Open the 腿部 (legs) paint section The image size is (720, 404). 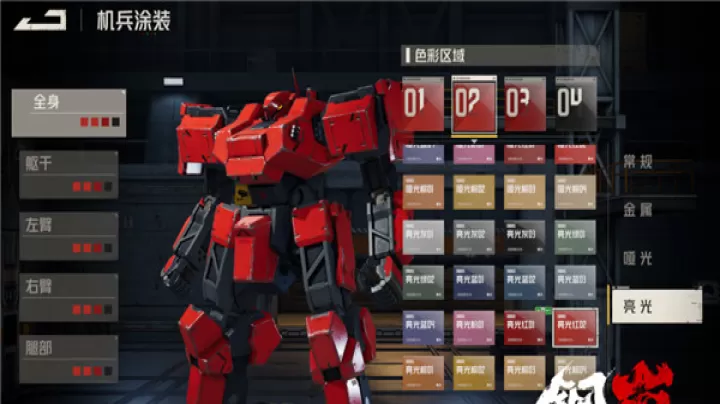[68, 358]
